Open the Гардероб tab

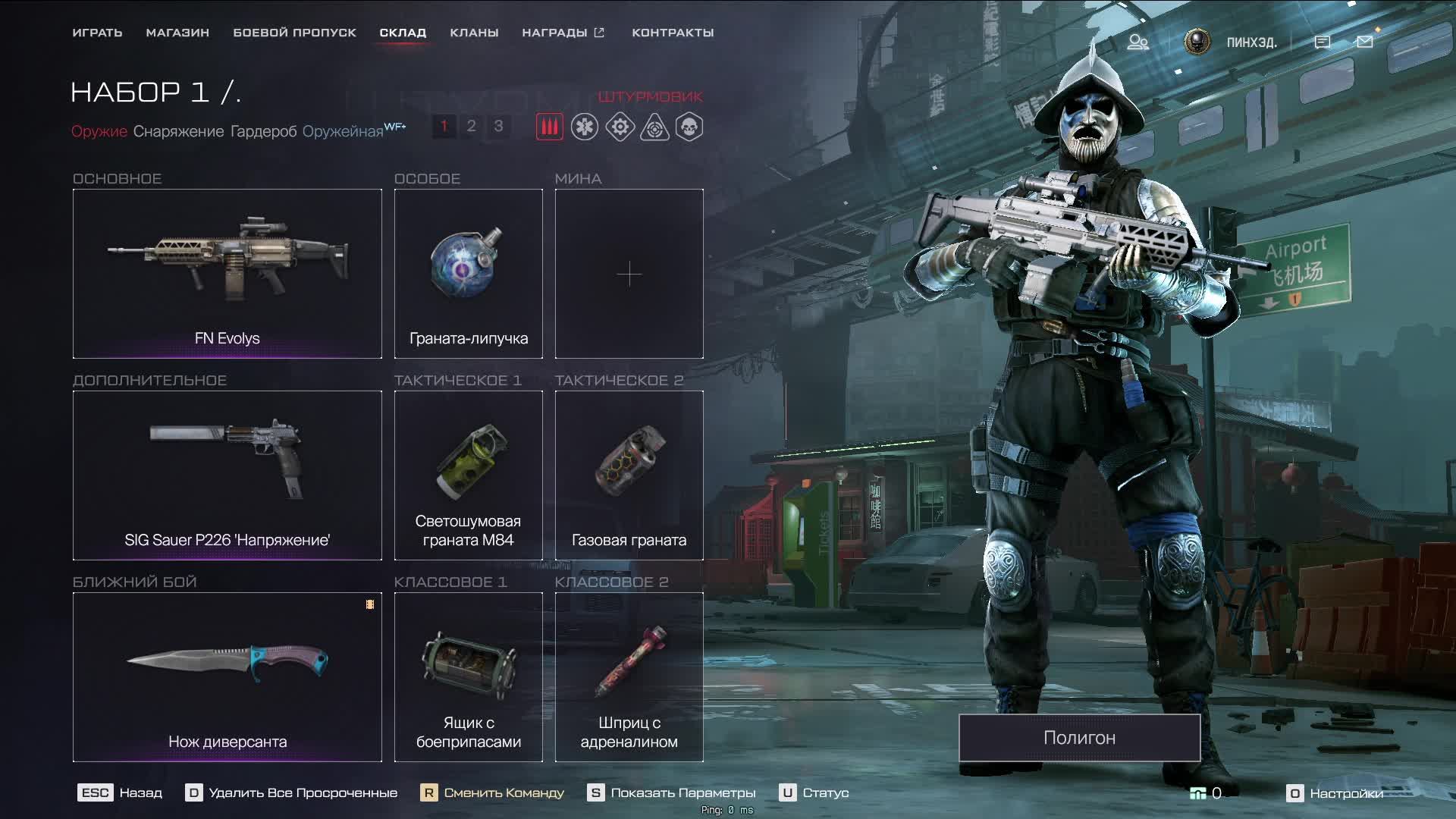tap(263, 131)
